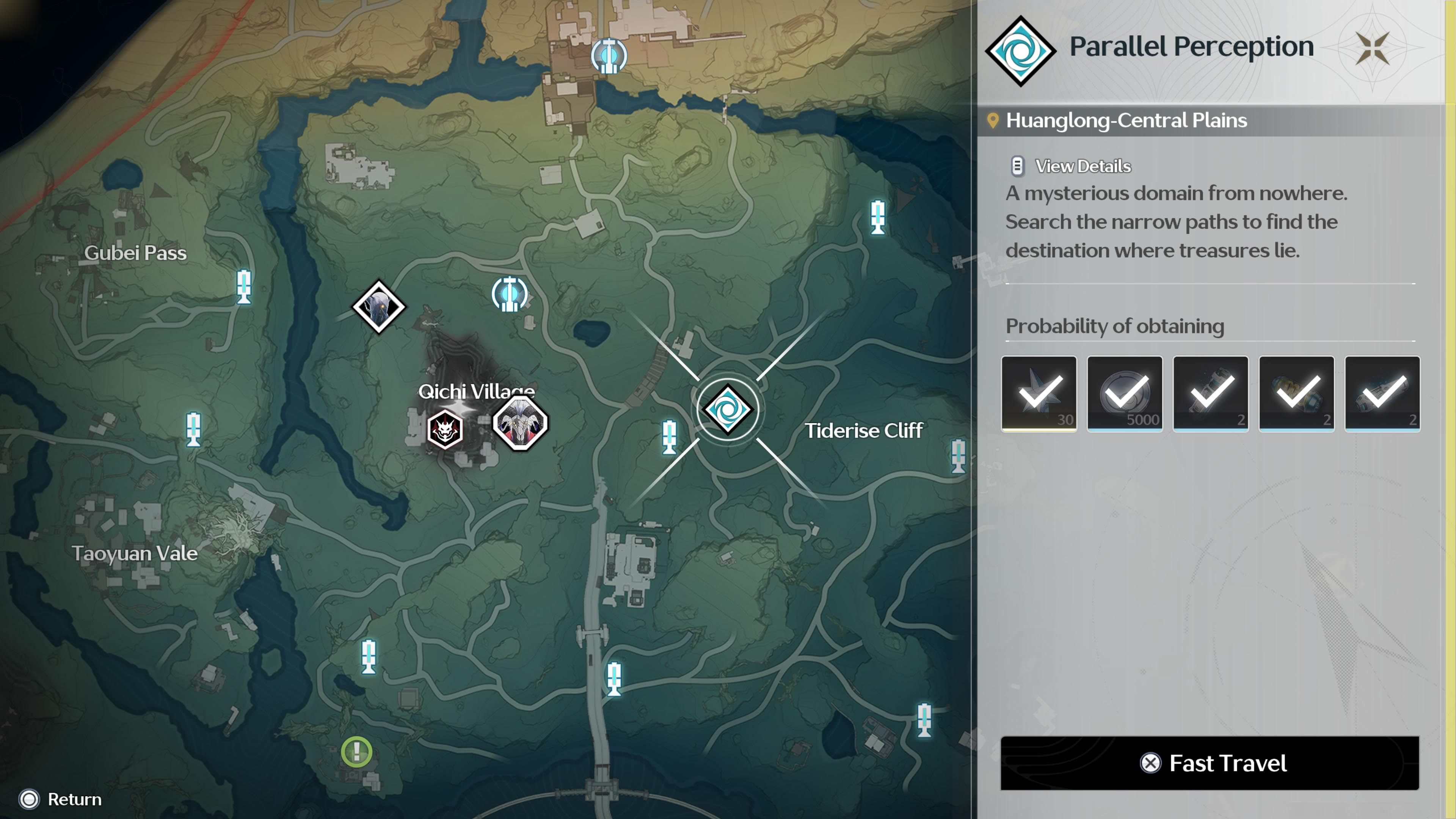Inspect the 5000 Shell Credit reward
Screen dimensions: 1456x819
(1125, 394)
